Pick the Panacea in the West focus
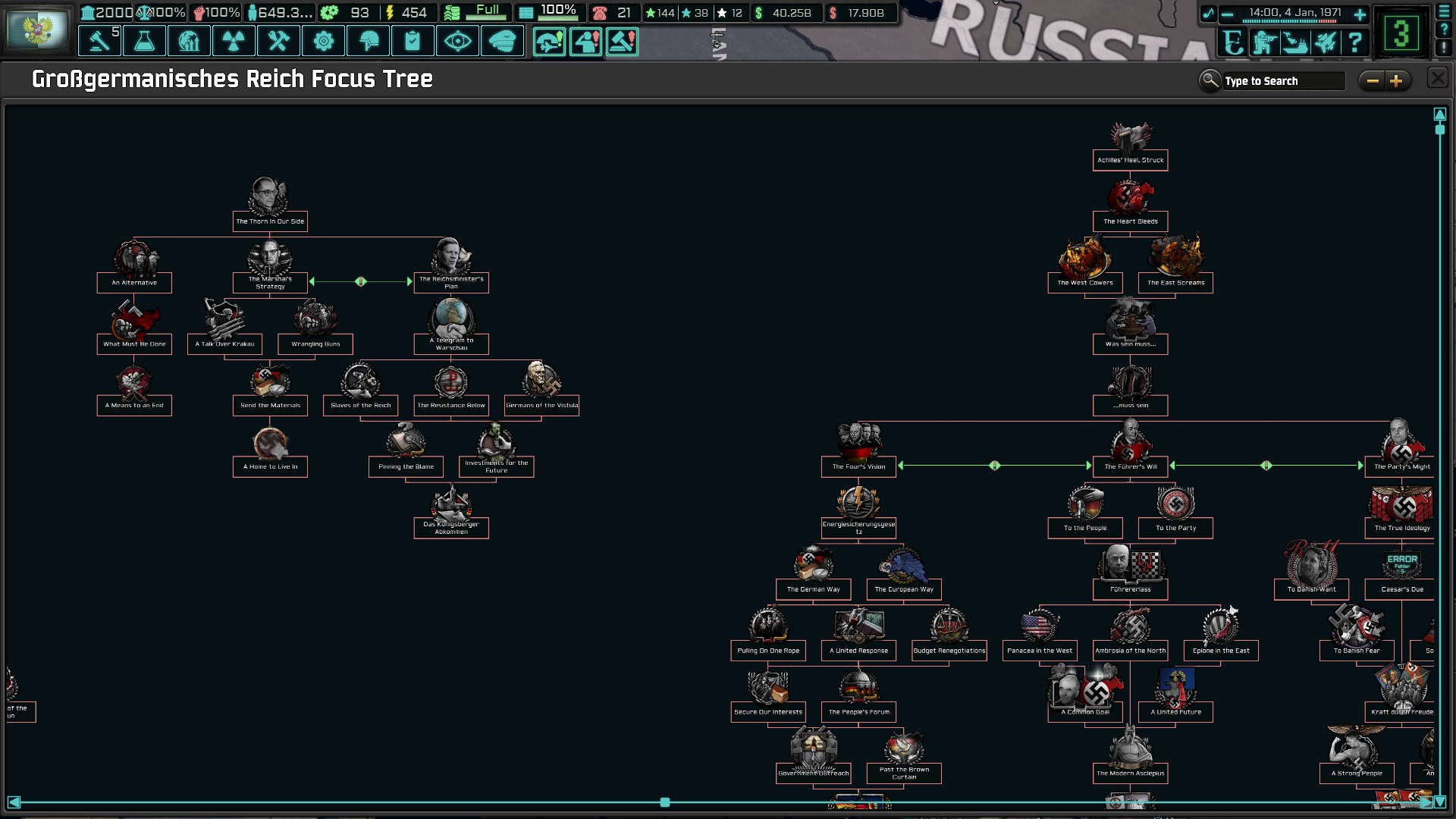 [1040, 651]
